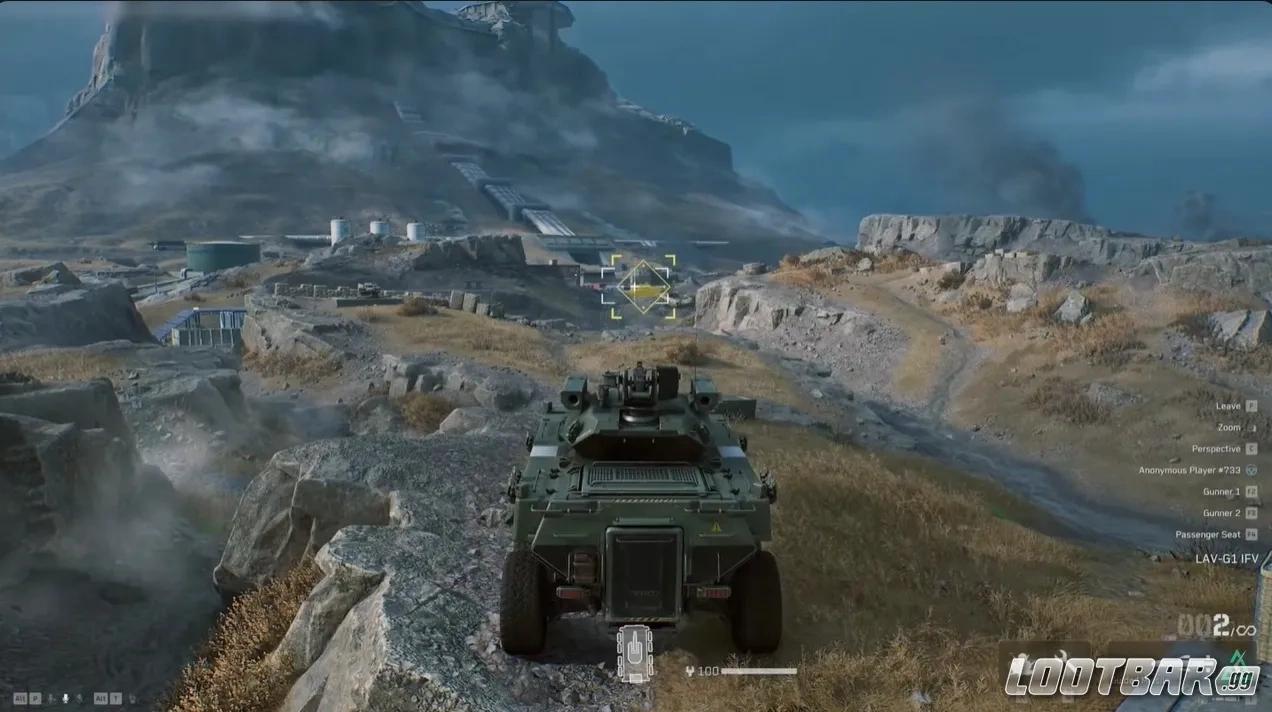Open the LOOTBAR.gg watermark logo
This screenshot has height=712, width=1272.
click(1132, 677)
